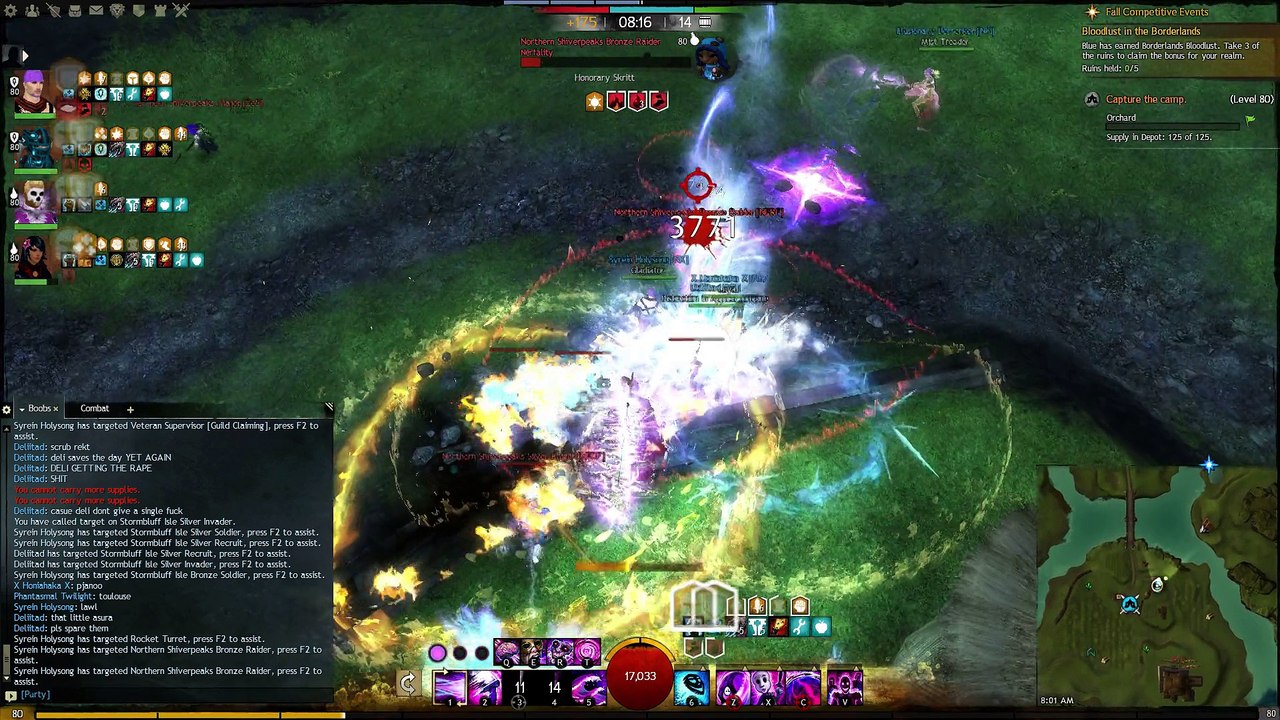
Task: Activate the elite skill in slot V
Action: click(x=843, y=687)
